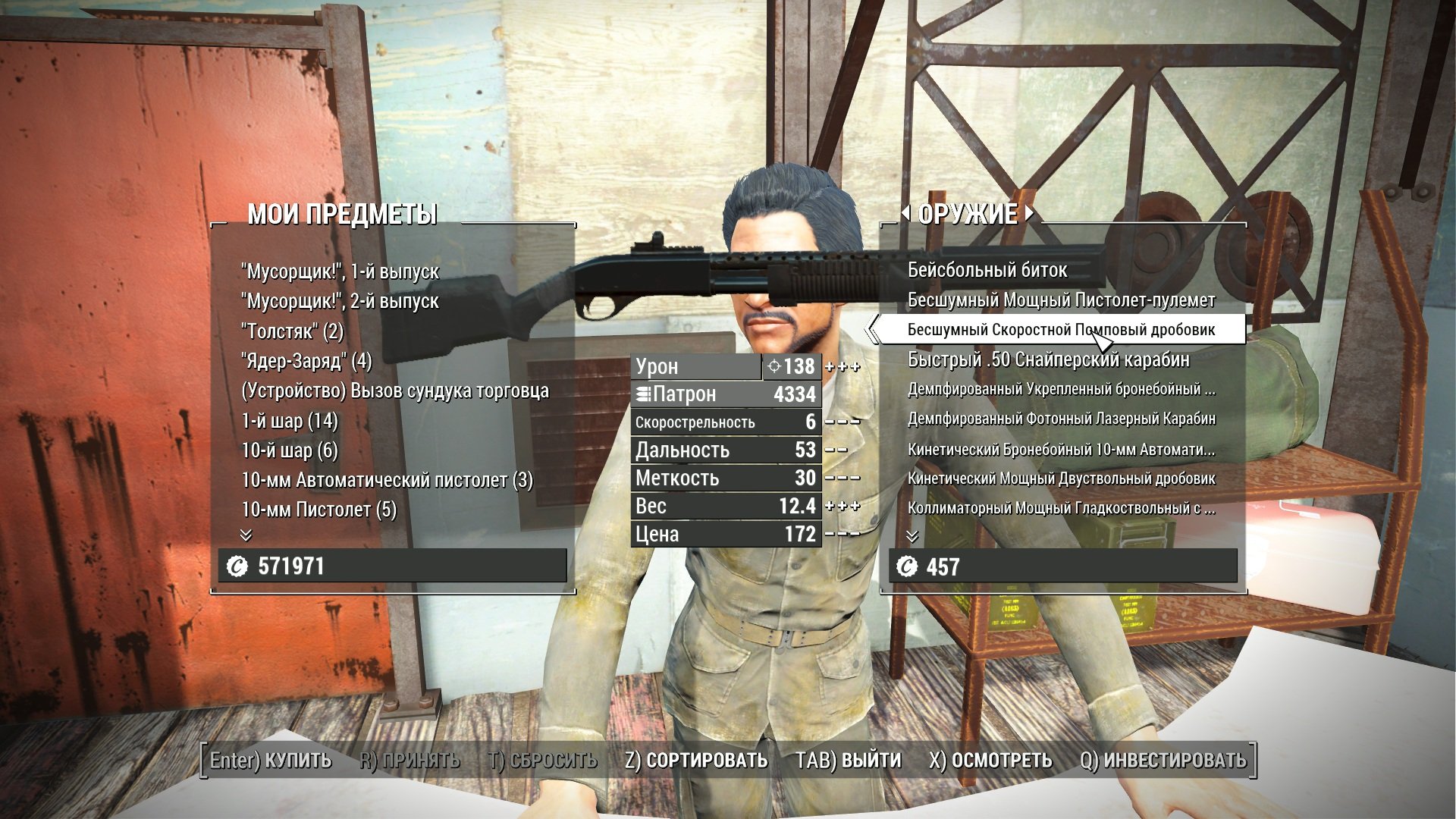Screen dimensions: 1456x819
Task: Pick Быстрый .50 Снайперский карабин
Action: tap(1048, 359)
